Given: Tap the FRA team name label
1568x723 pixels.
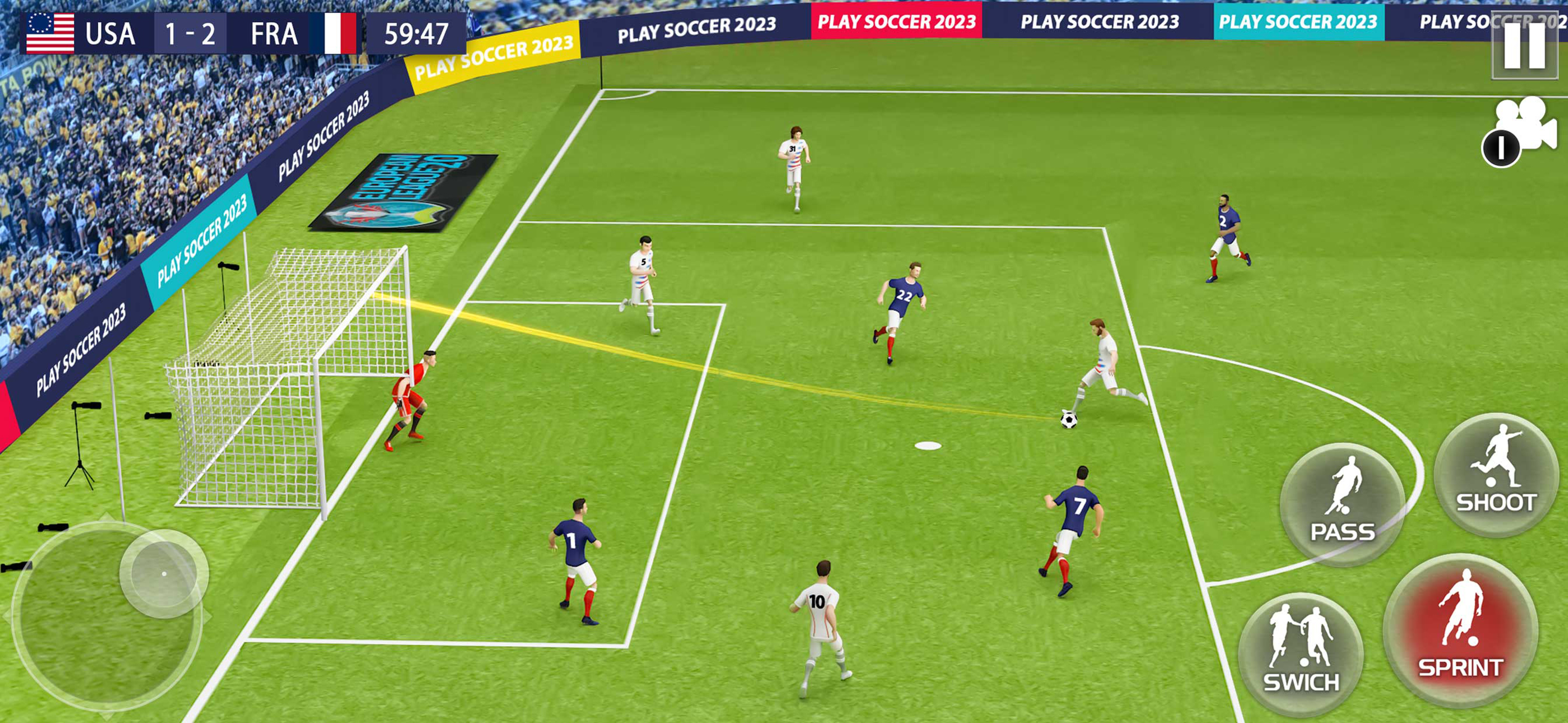Looking at the screenshot, I should [273, 35].
